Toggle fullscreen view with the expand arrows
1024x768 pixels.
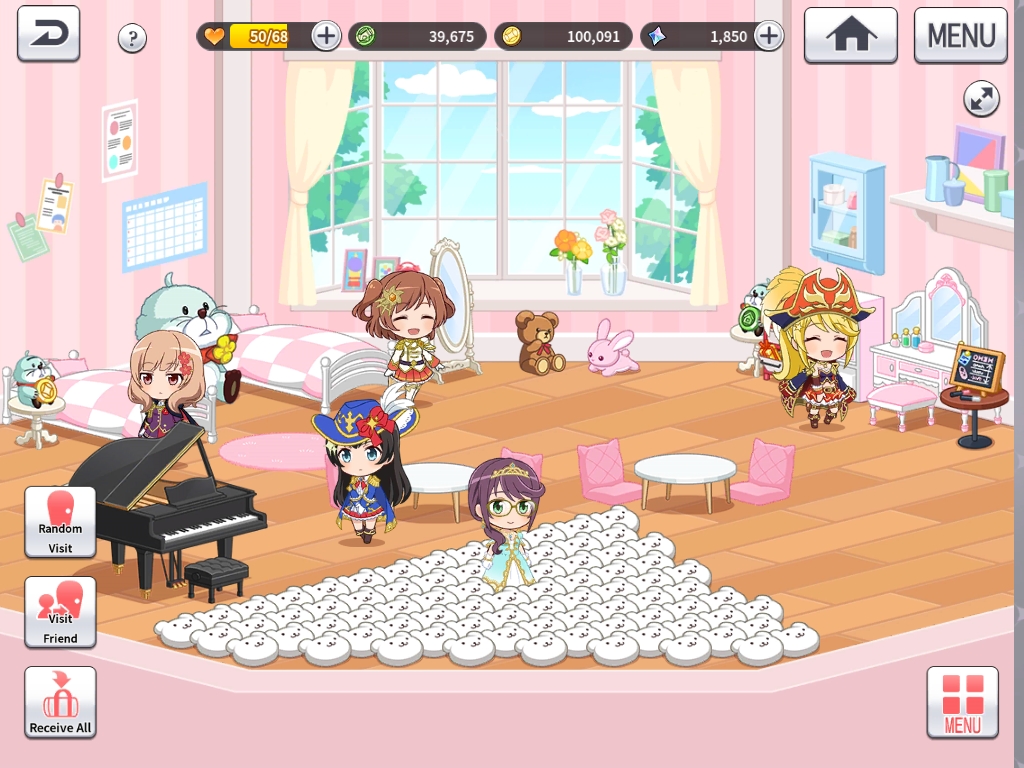pos(981,98)
